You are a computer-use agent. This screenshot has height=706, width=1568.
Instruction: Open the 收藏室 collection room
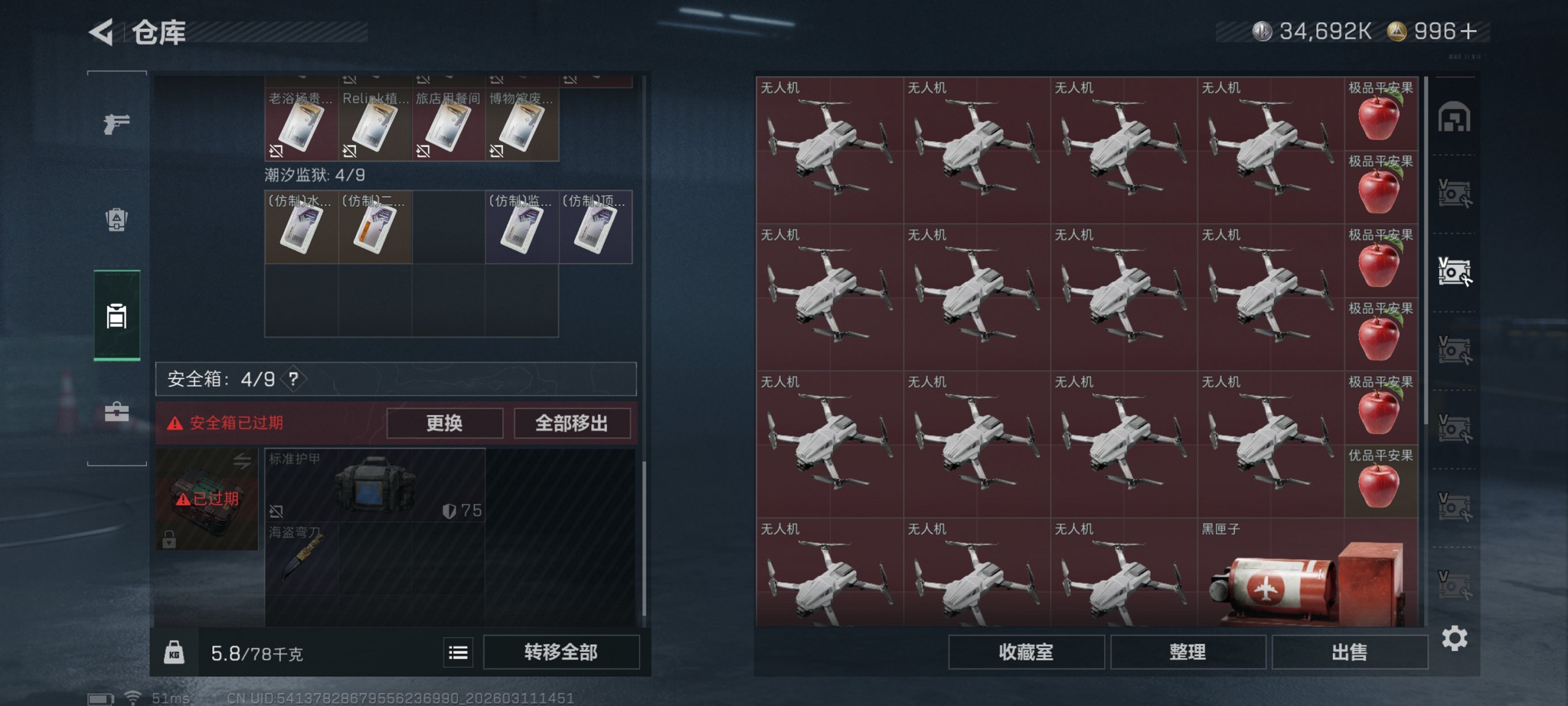[x=1026, y=652]
